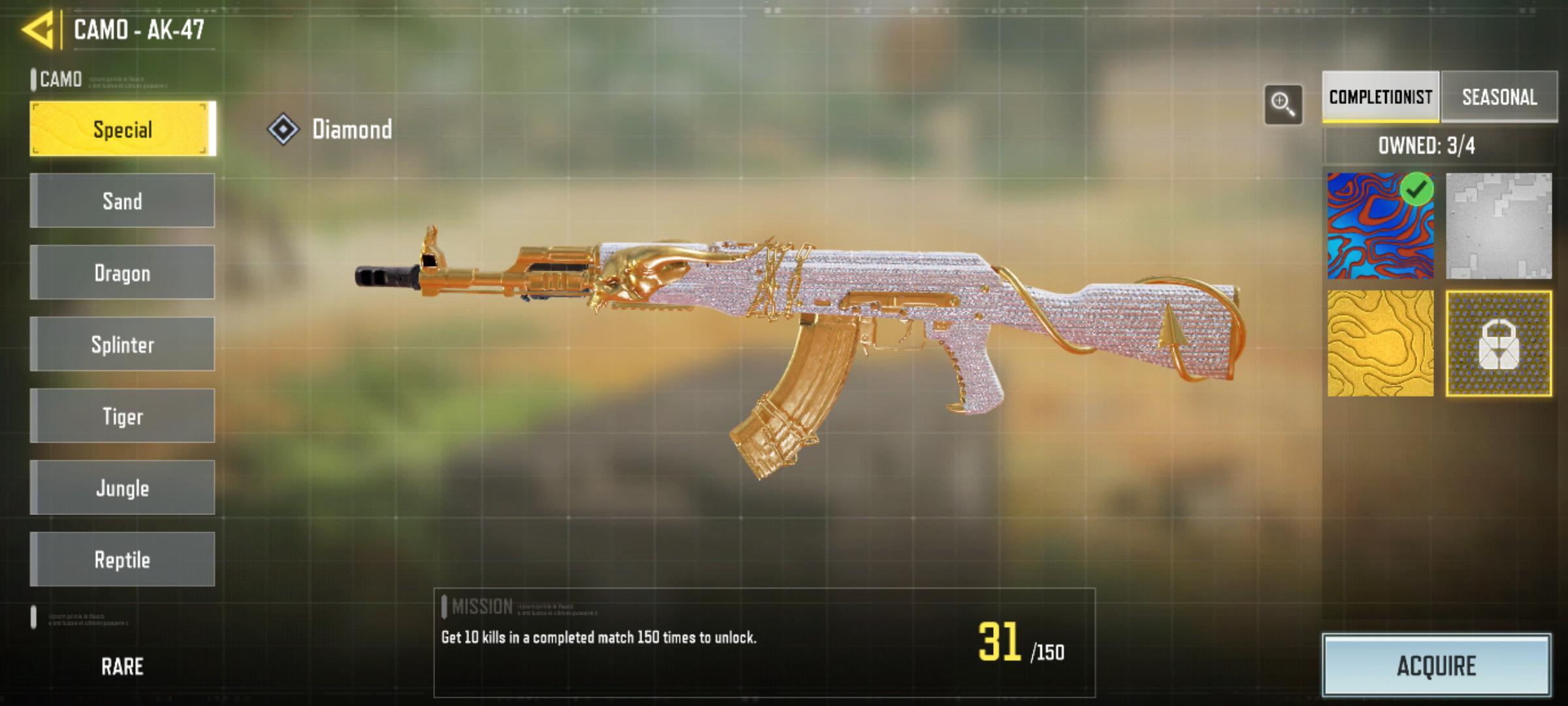Select the red and blue swirl camo
This screenshot has width=1568, height=706.
tap(1380, 226)
